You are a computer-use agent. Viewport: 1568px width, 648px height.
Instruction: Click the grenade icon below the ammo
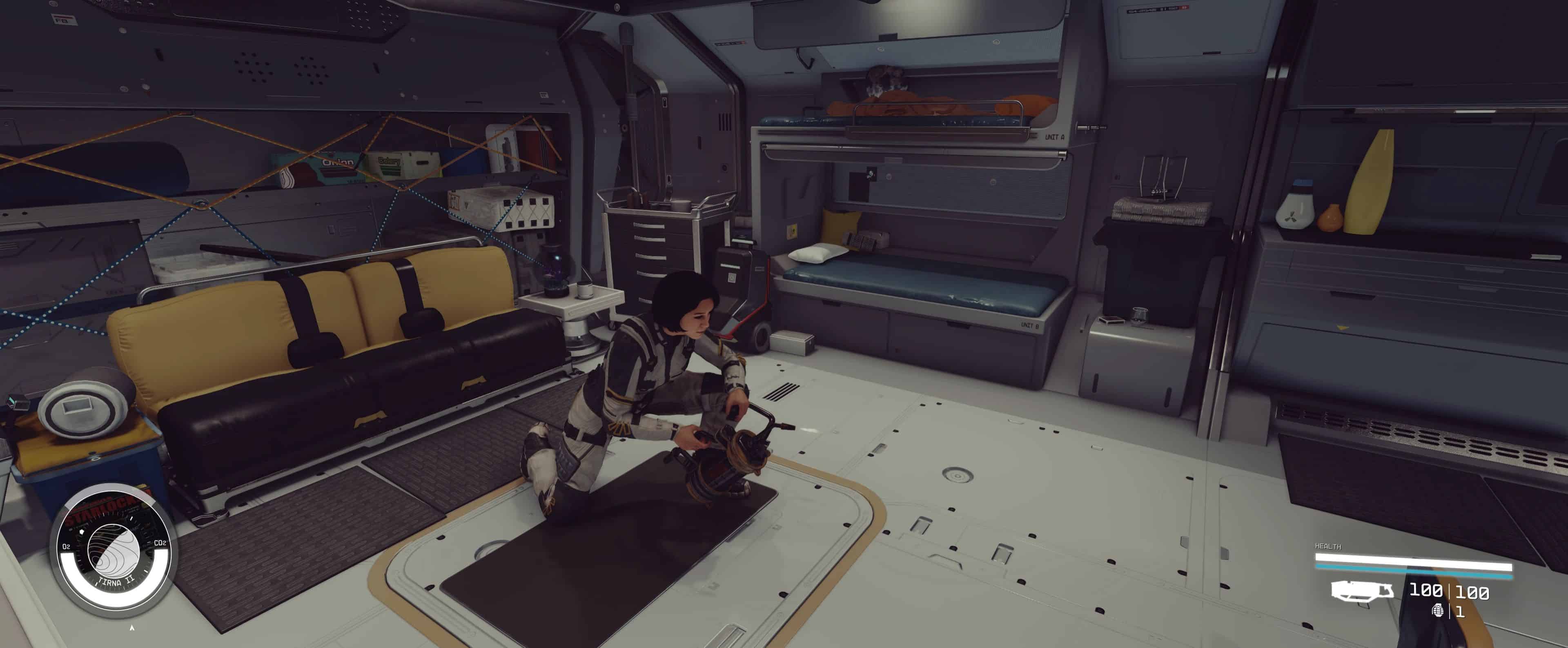tap(1437, 610)
